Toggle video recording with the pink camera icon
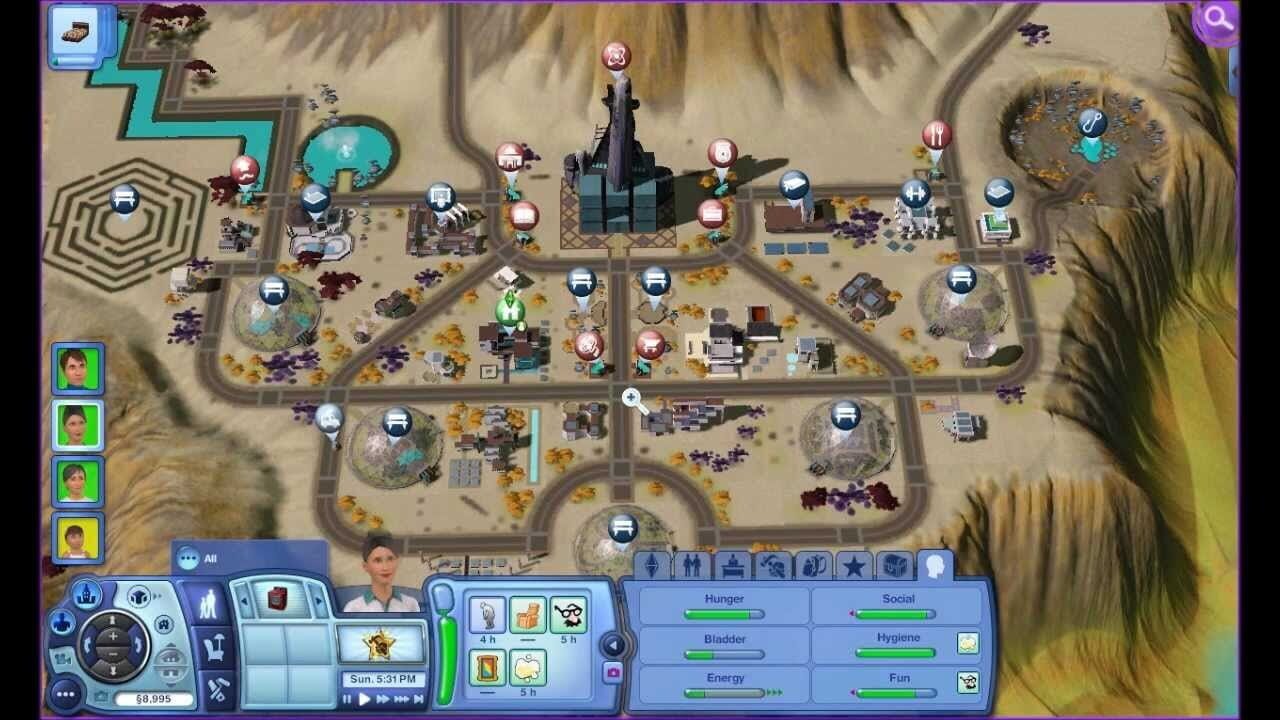1280x720 pixels. click(x=612, y=671)
